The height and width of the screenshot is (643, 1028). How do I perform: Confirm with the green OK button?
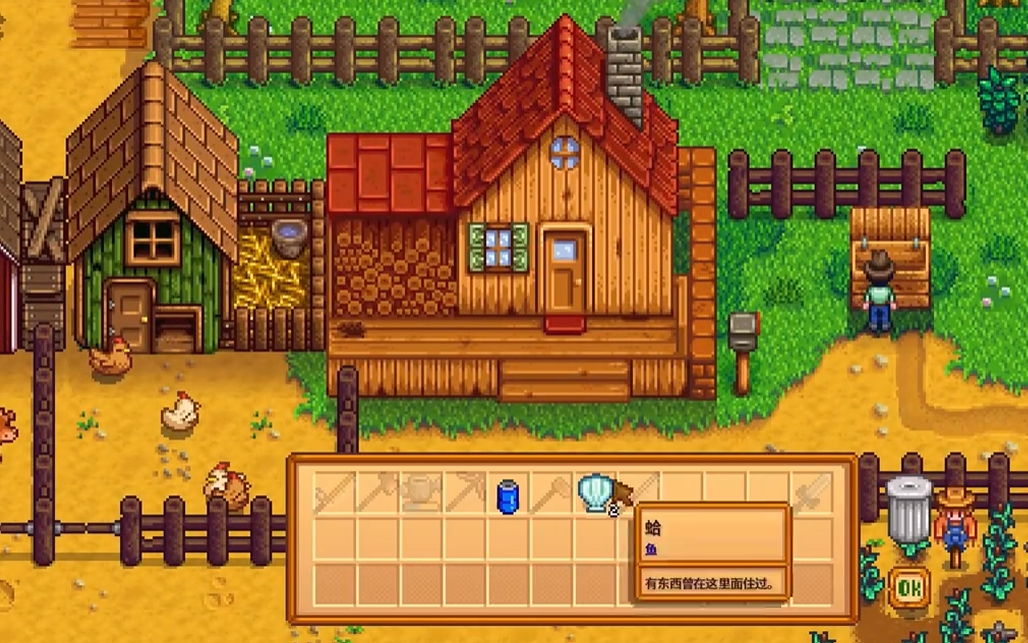(x=907, y=587)
